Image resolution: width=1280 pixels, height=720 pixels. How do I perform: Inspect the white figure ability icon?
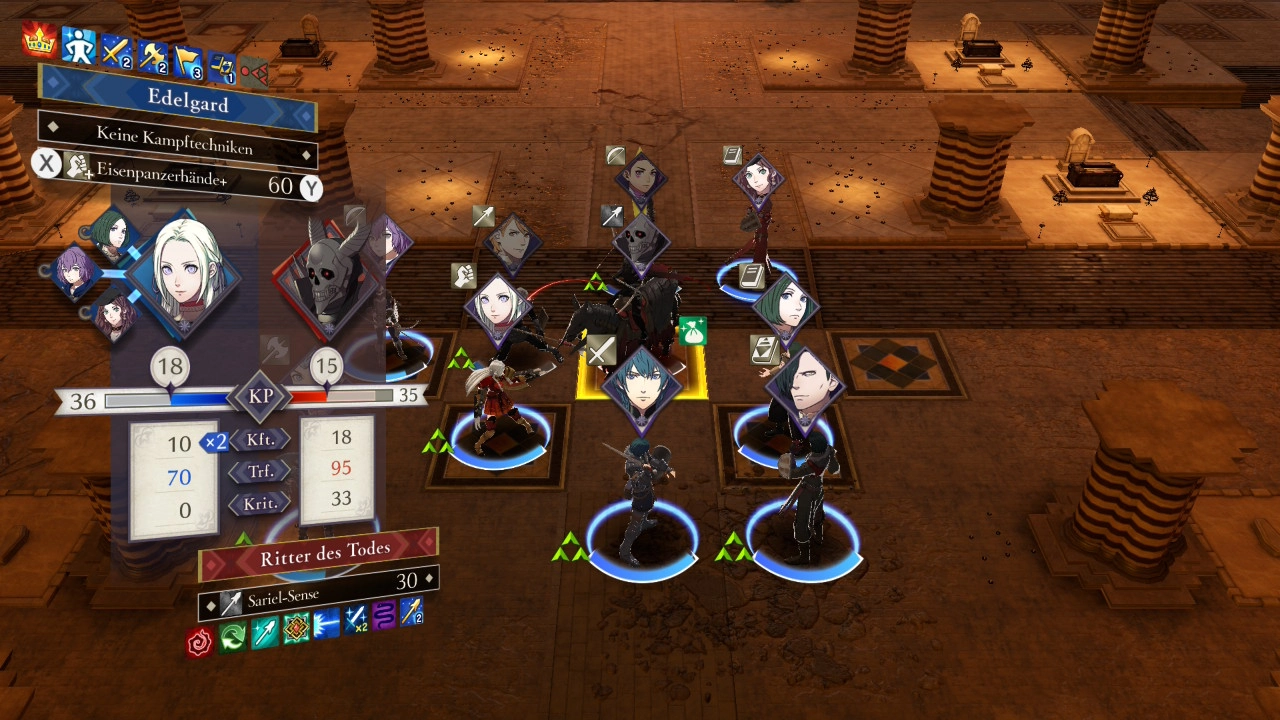pos(78,44)
